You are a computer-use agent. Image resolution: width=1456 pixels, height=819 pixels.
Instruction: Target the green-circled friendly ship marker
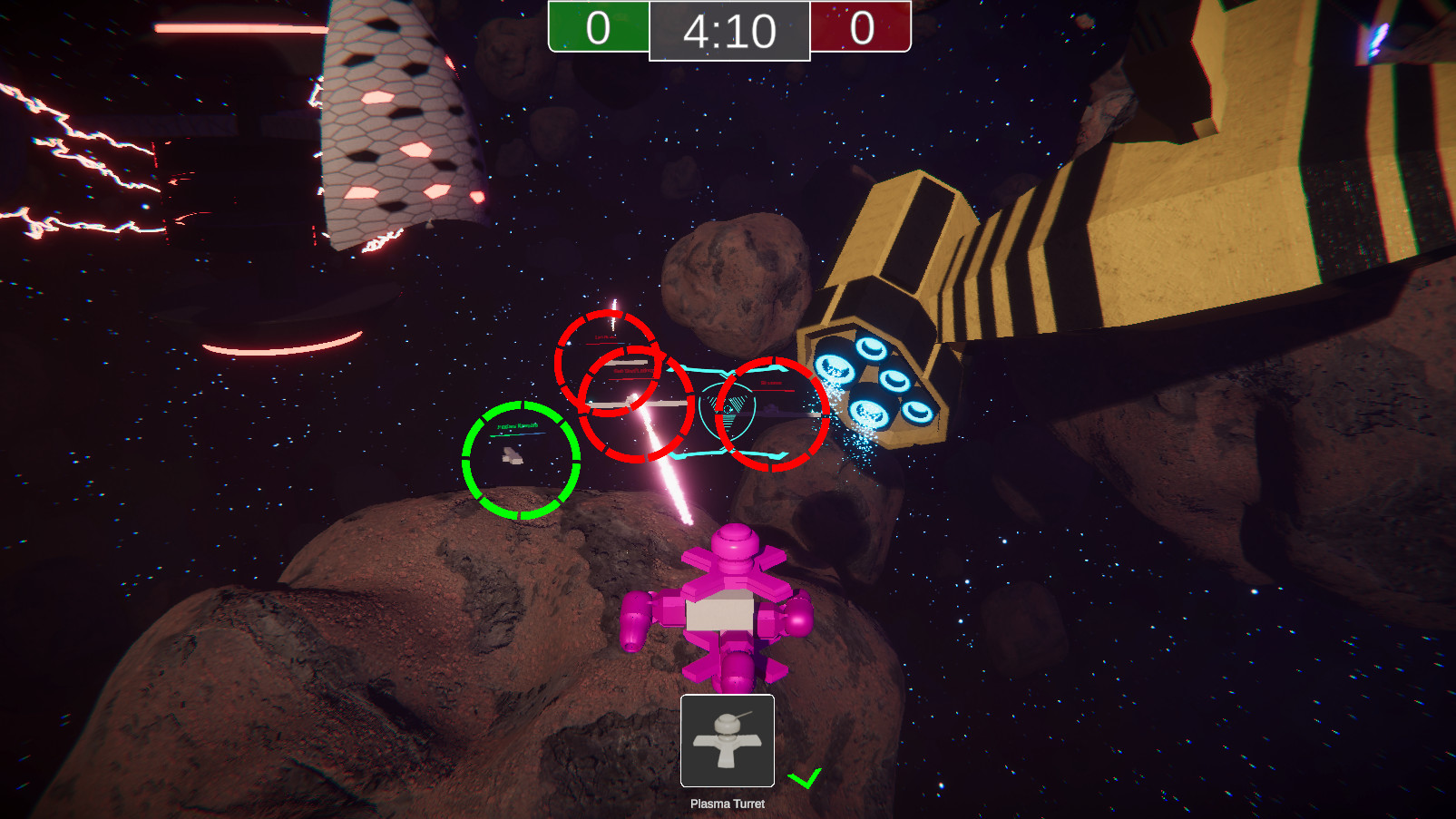(x=521, y=460)
